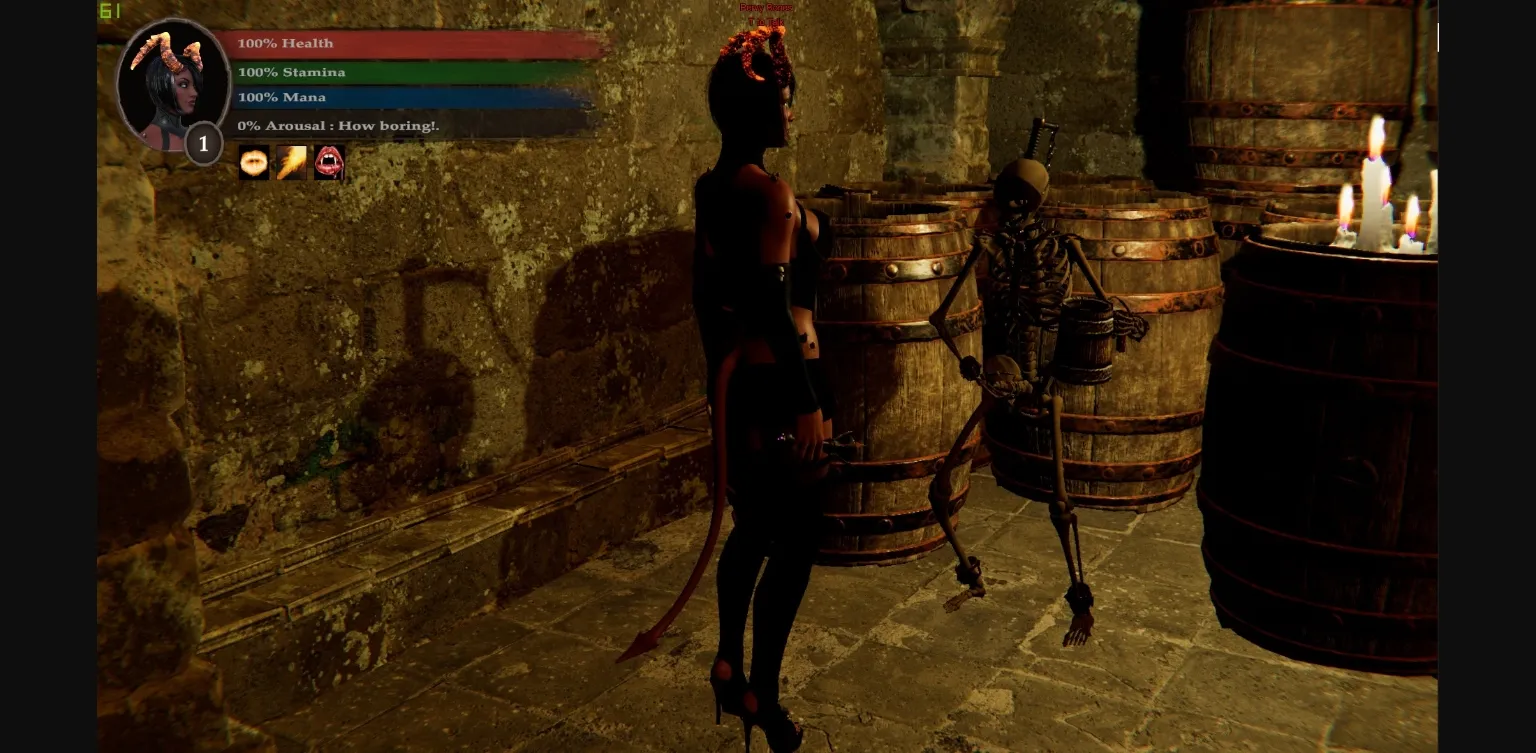The width and height of the screenshot is (1536, 753).
Task: Click the white scrollbar at top right
Action: (x=1437, y=37)
